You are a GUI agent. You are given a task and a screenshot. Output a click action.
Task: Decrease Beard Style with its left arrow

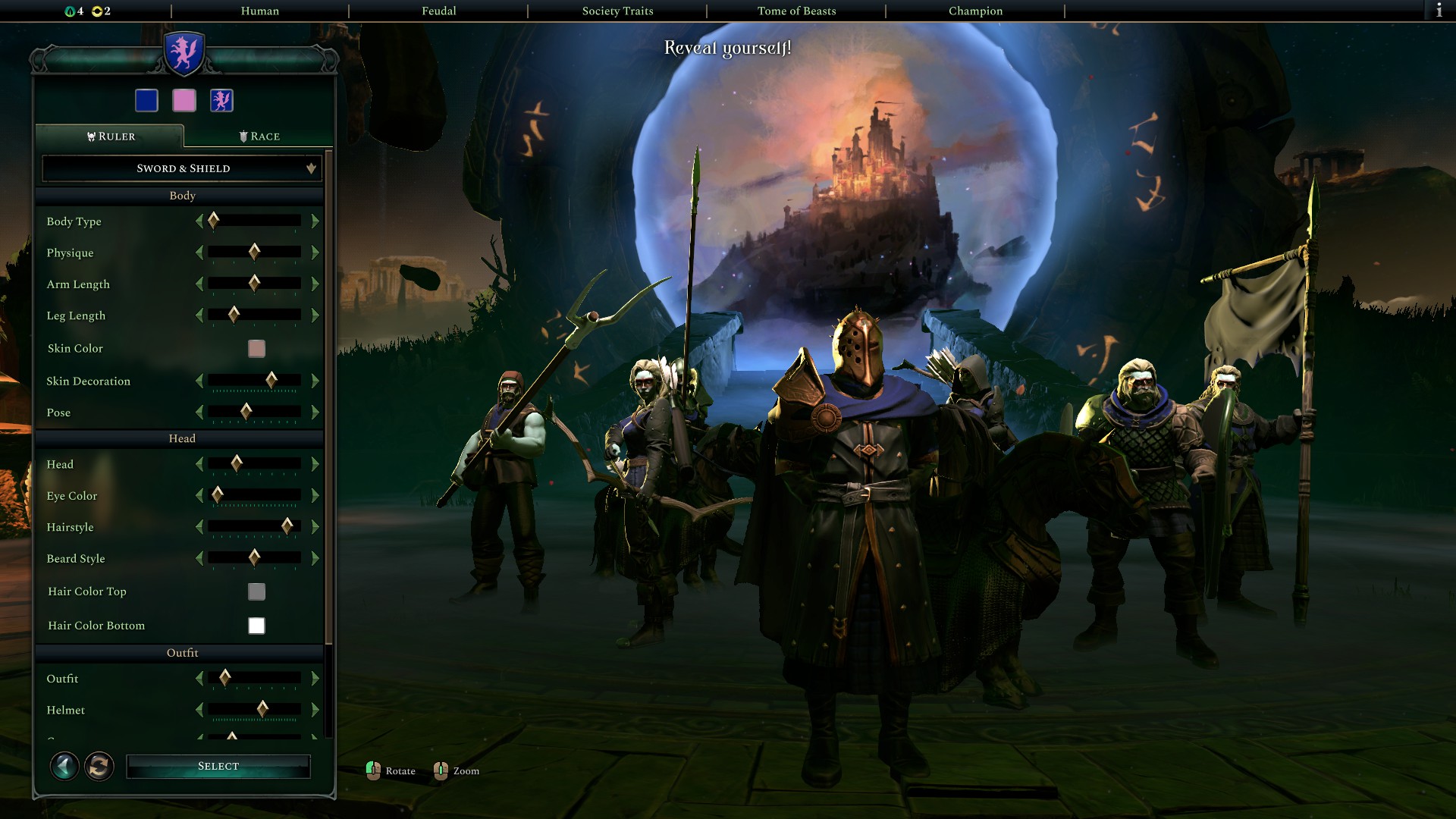200,559
